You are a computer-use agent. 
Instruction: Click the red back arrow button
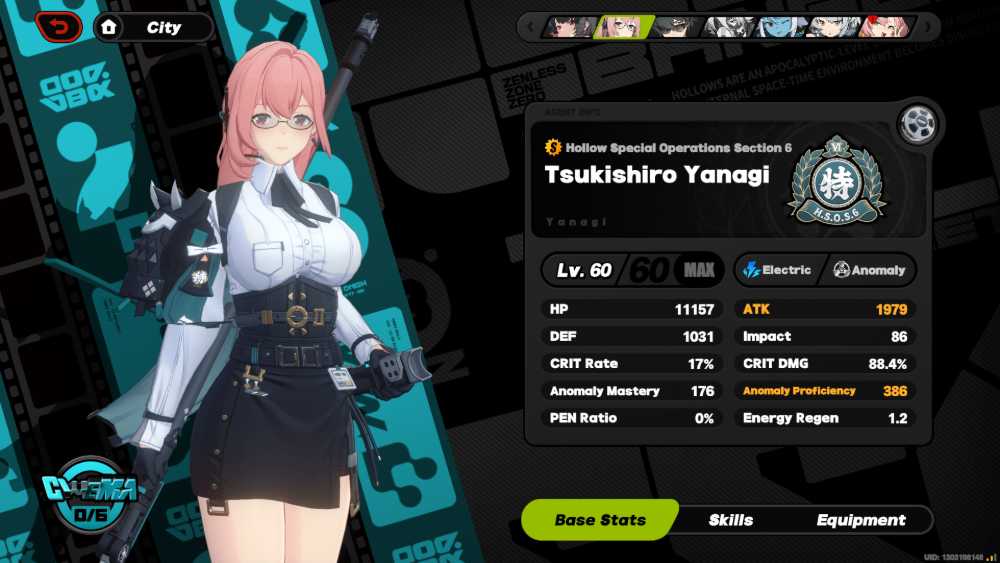(x=60, y=27)
